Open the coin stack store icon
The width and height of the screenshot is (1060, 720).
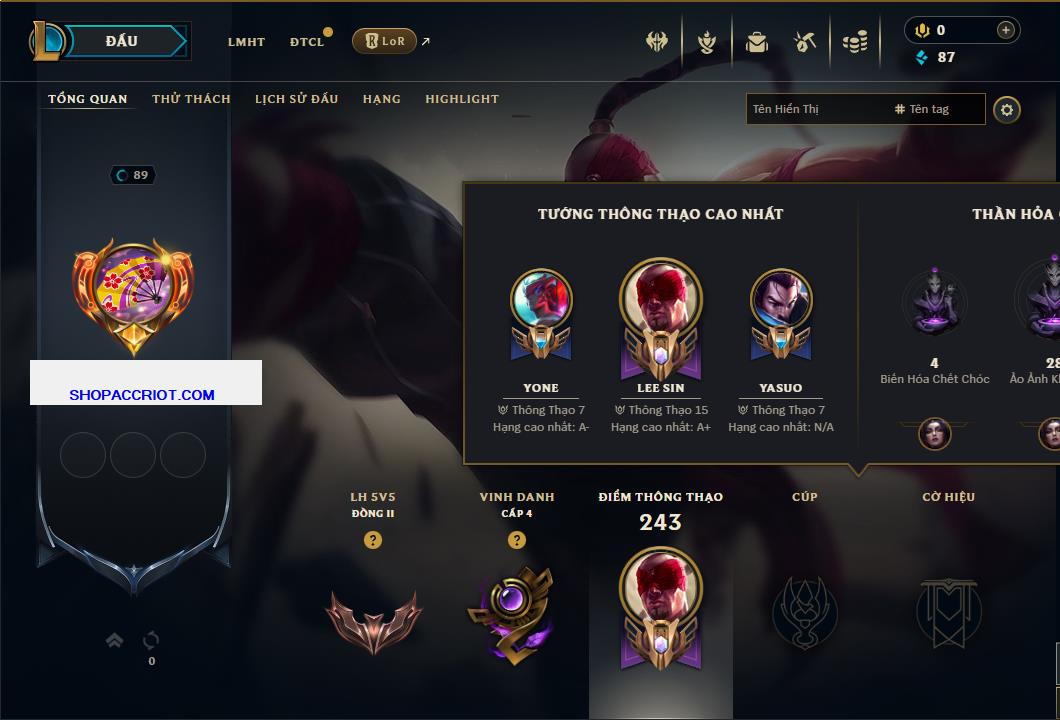point(854,42)
